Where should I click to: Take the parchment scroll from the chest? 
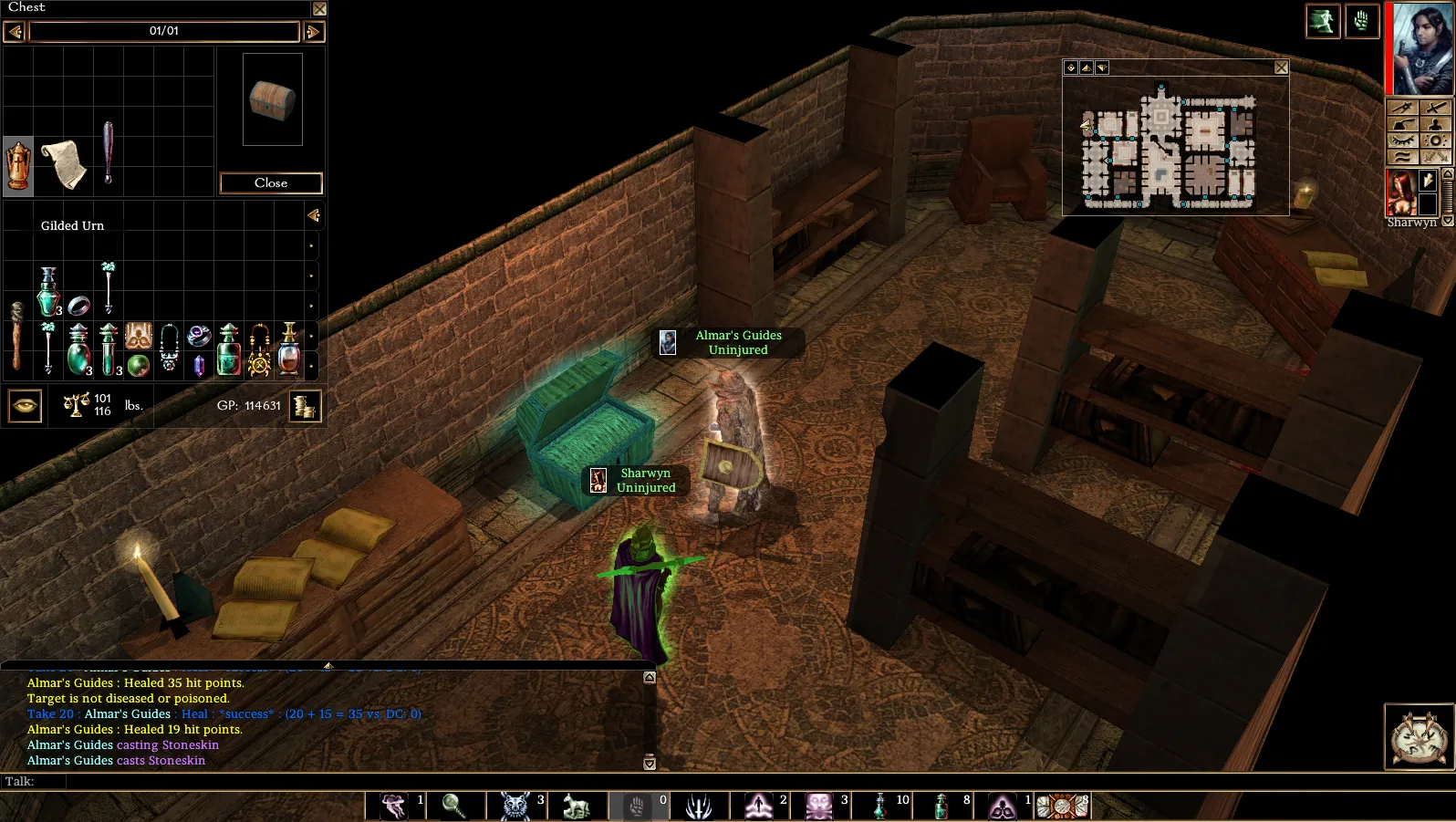click(64, 164)
